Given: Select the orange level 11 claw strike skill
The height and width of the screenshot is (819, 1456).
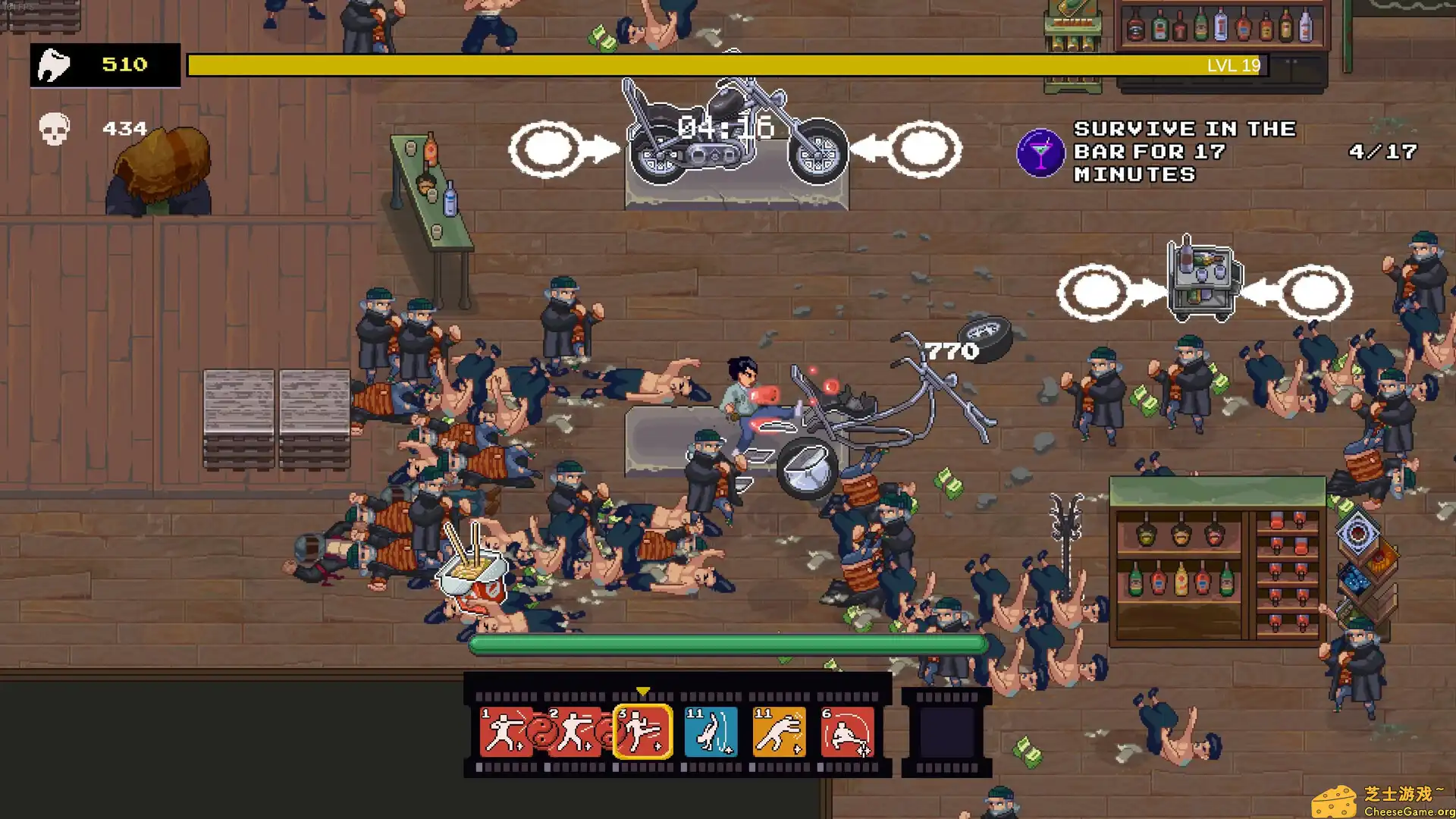Looking at the screenshot, I should (x=780, y=732).
